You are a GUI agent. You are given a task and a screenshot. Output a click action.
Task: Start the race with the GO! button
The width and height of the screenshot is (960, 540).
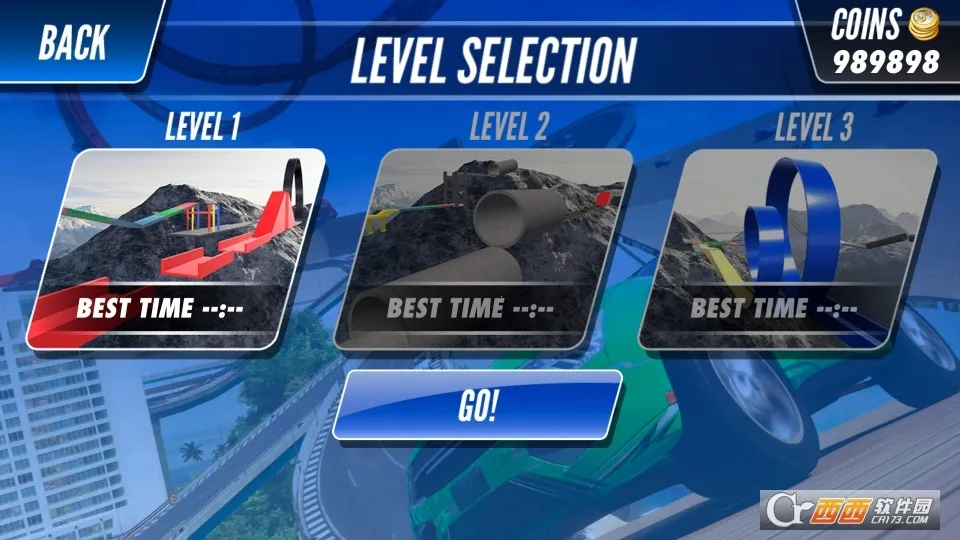tap(477, 407)
